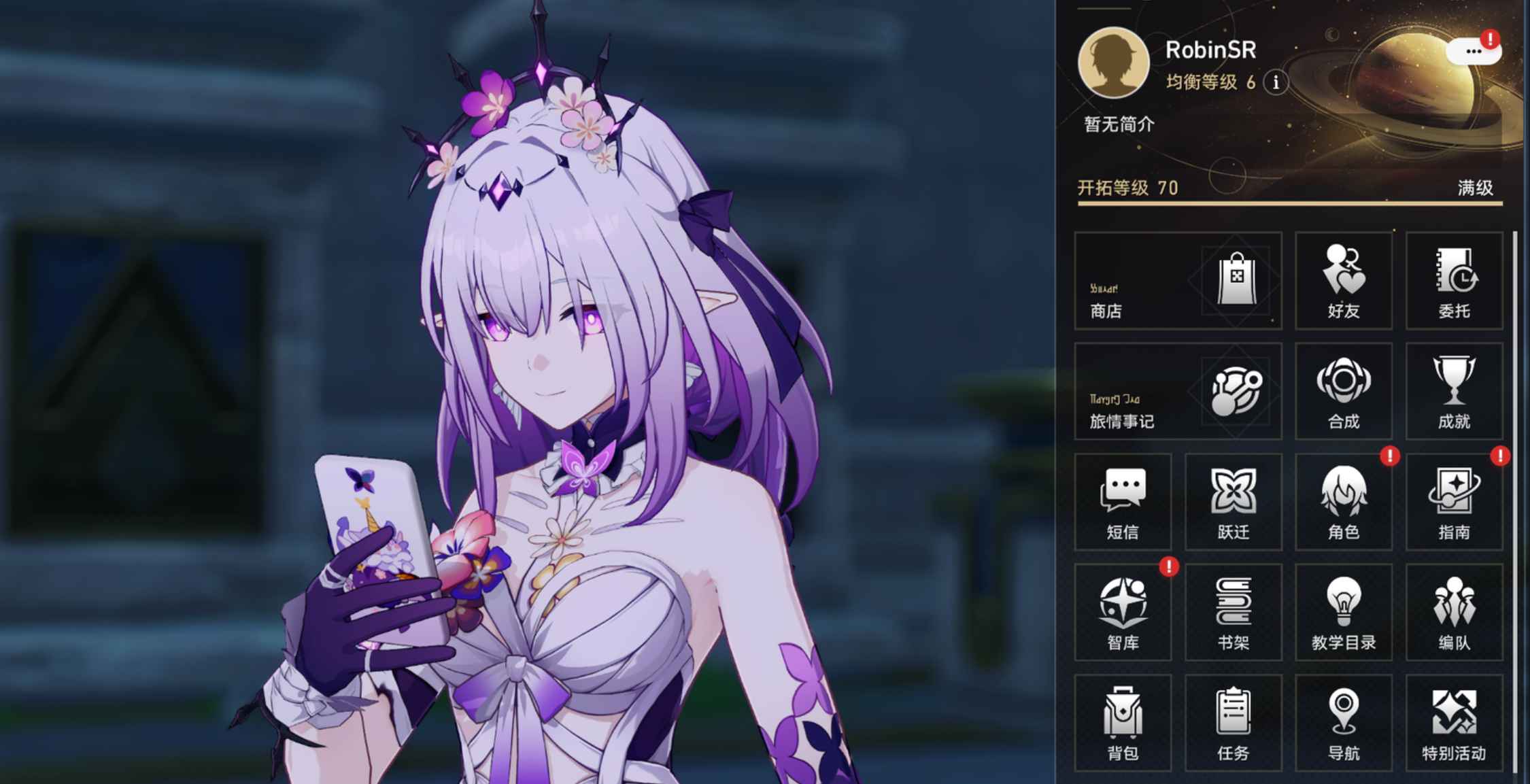This screenshot has width=1530, height=784.
Task: Open 教学目录 tutorial catalog
Action: (x=1343, y=612)
